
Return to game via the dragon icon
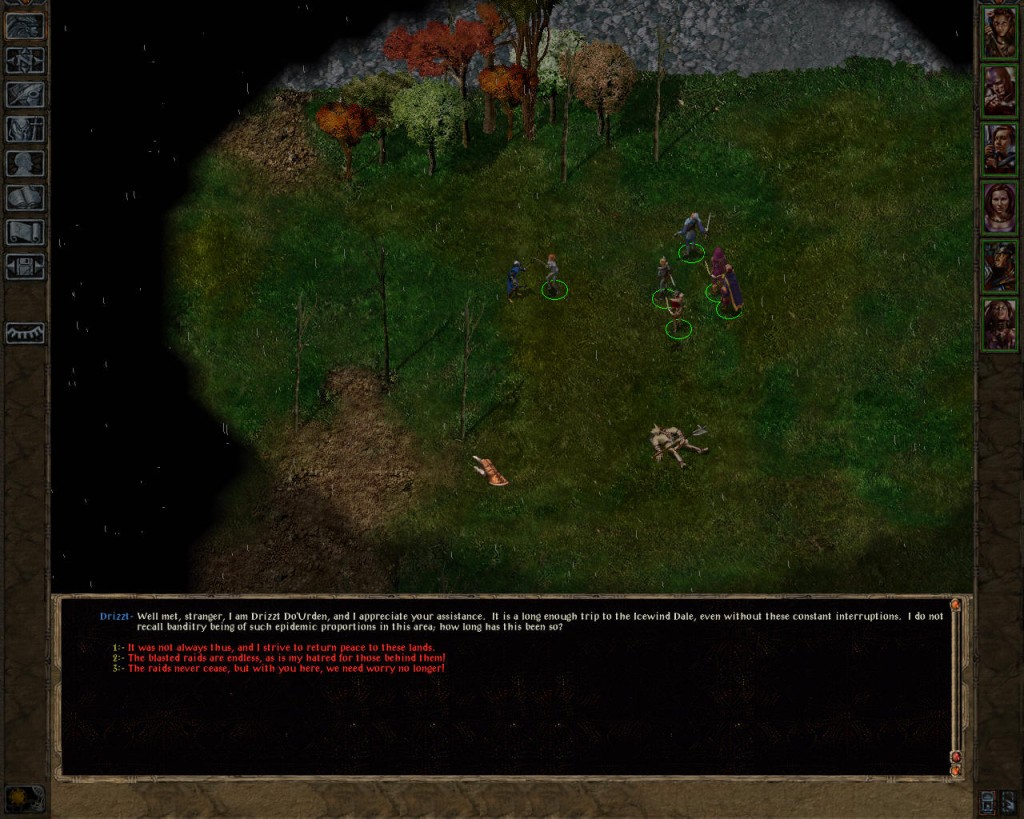coord(25,26)
